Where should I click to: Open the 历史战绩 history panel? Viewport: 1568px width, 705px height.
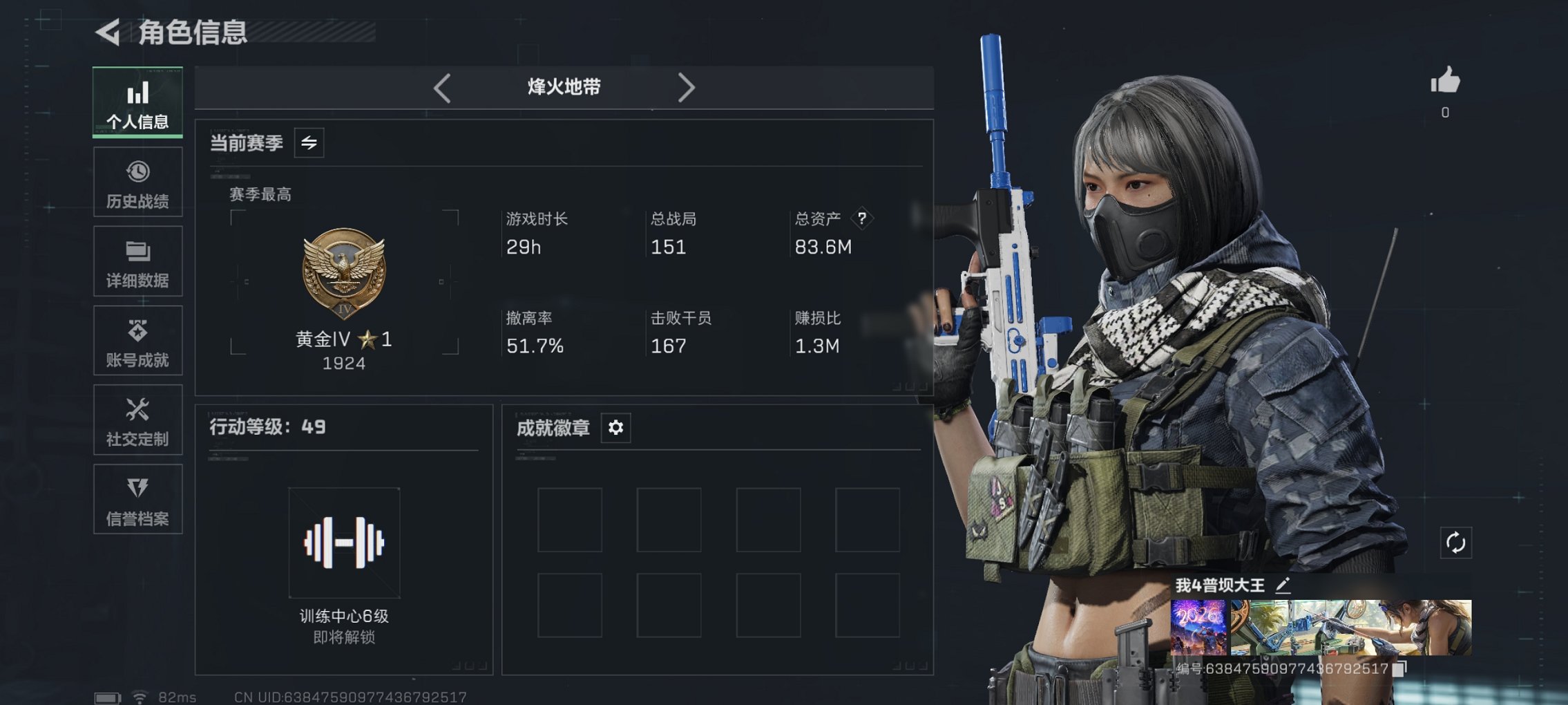click(x=137, y=181)
